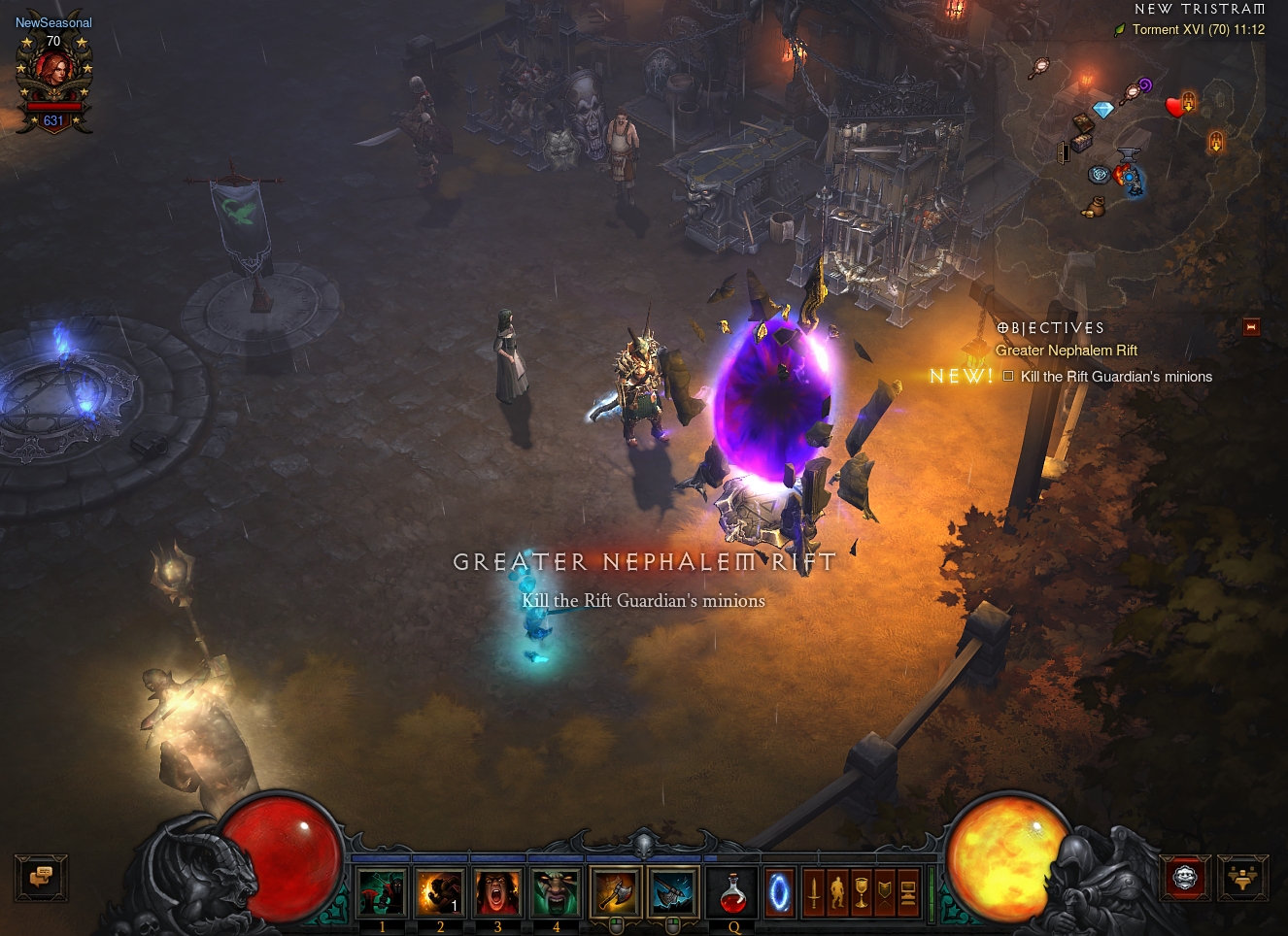Activate the green-faced shout skill in slot 4
The image size is (1288, 936).
point(556,892)
